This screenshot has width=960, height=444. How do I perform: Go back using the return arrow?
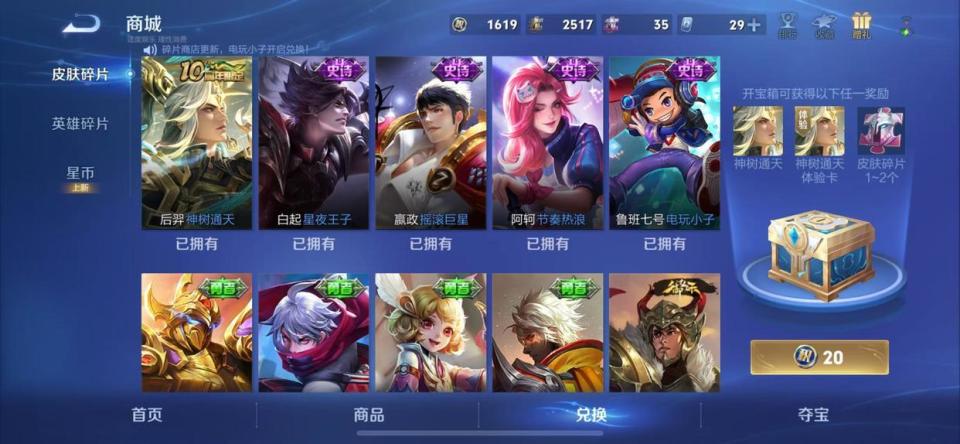tap(81, 24)
